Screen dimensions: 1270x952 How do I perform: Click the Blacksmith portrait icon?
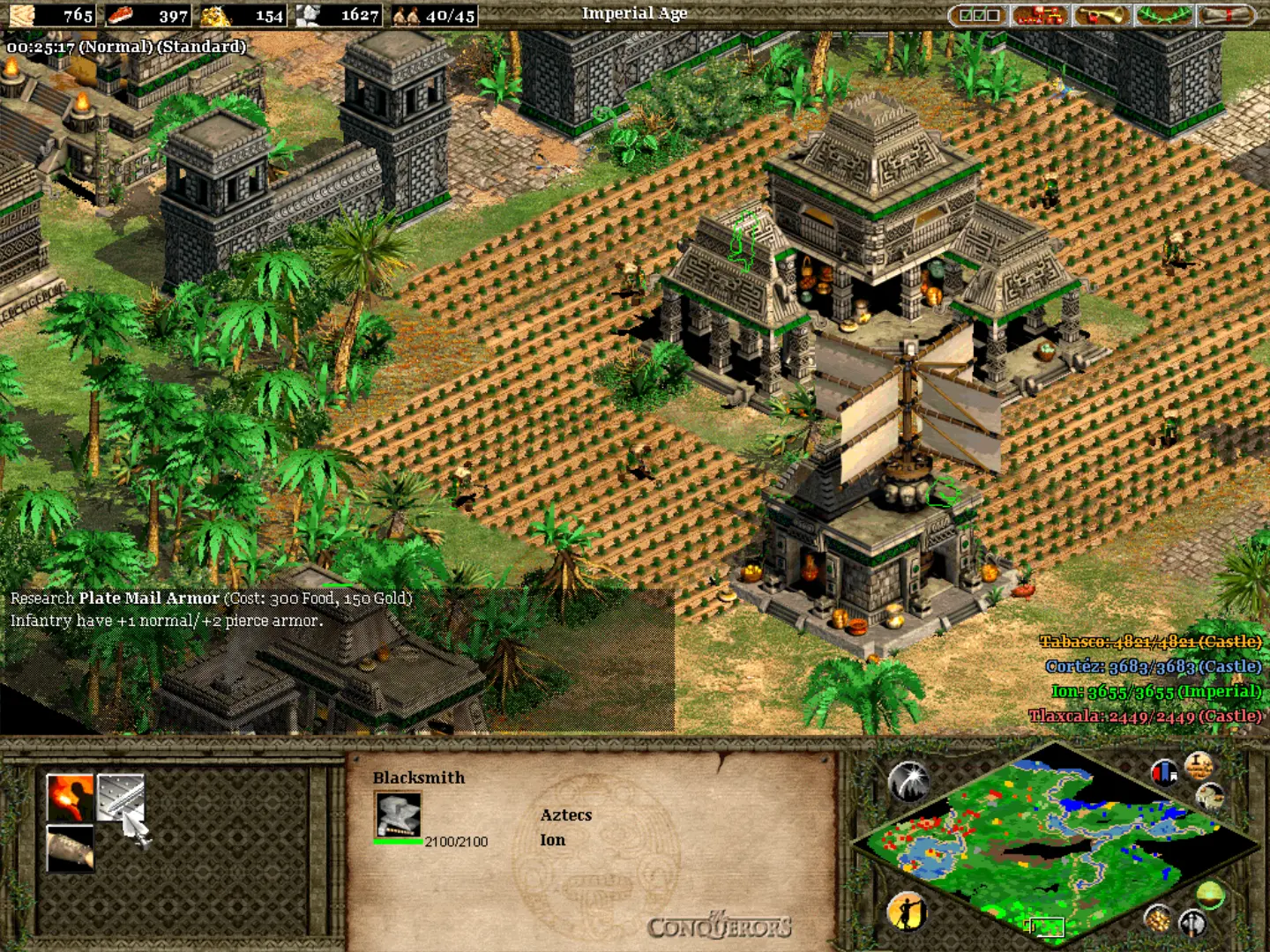click(x=398, y=814)
